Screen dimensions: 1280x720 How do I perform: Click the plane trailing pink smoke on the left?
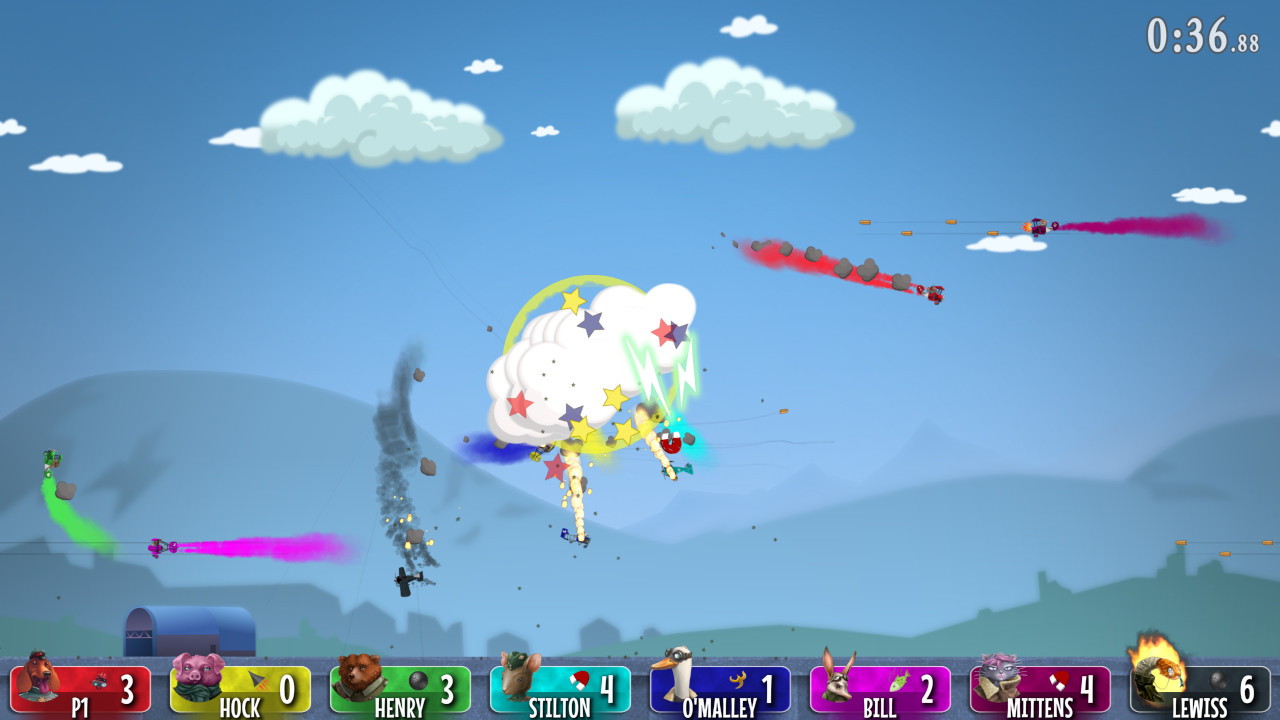click(160, 545)
